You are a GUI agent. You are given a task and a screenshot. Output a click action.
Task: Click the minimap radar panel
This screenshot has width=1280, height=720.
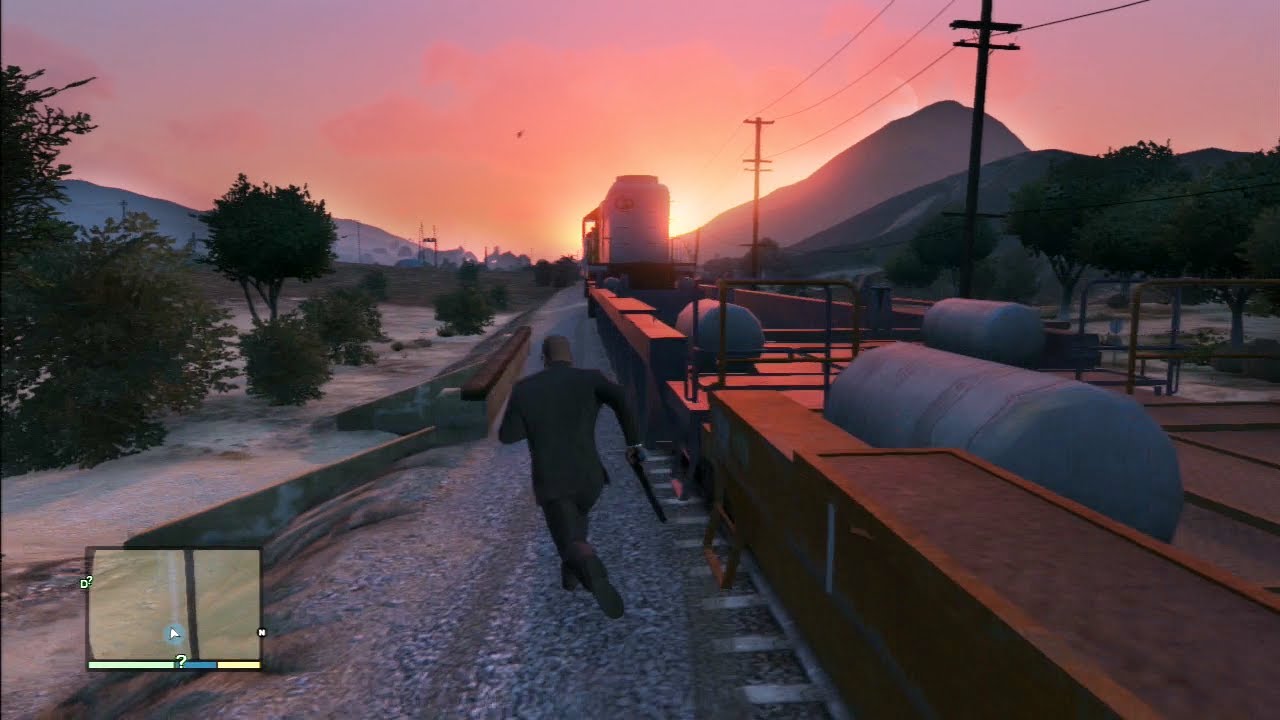pyautogui.click(x=173, y=602)
